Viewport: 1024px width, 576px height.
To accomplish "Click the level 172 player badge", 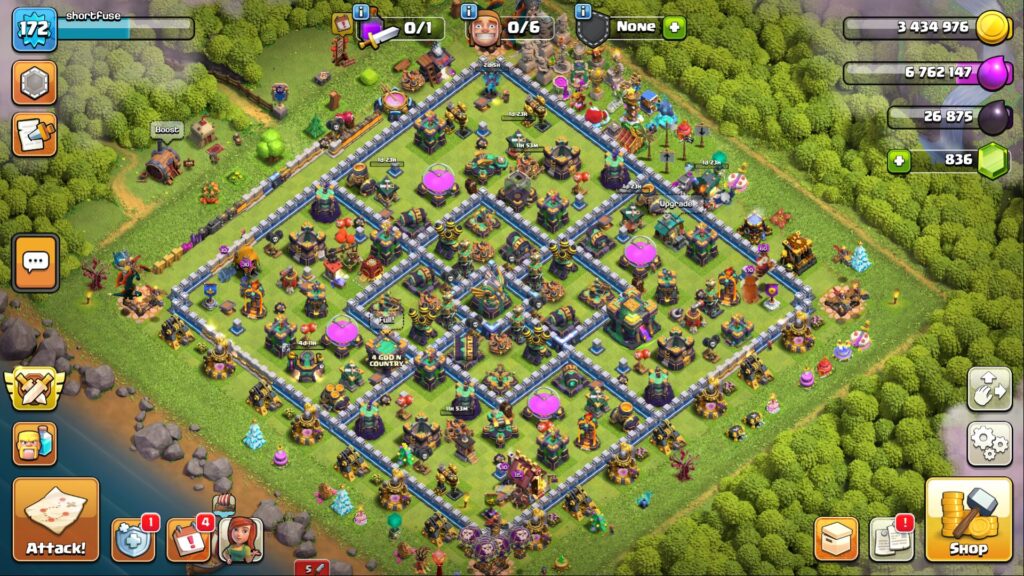I will pos(33,29).
